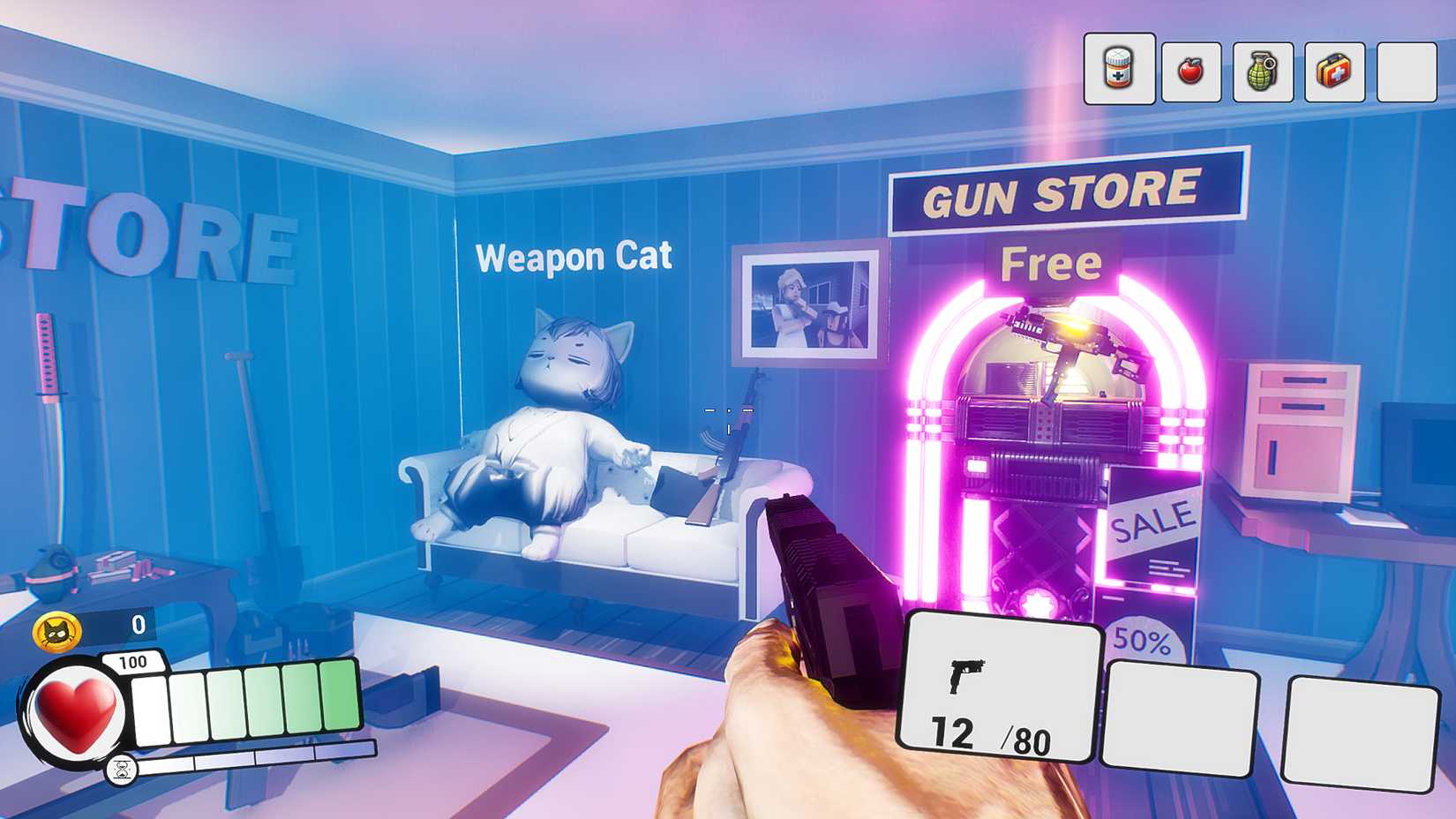Image resolution: width=1456 pixels, height=819 pixels.
Task: Click the rifle lying on the couch
Action: point(732,450)
